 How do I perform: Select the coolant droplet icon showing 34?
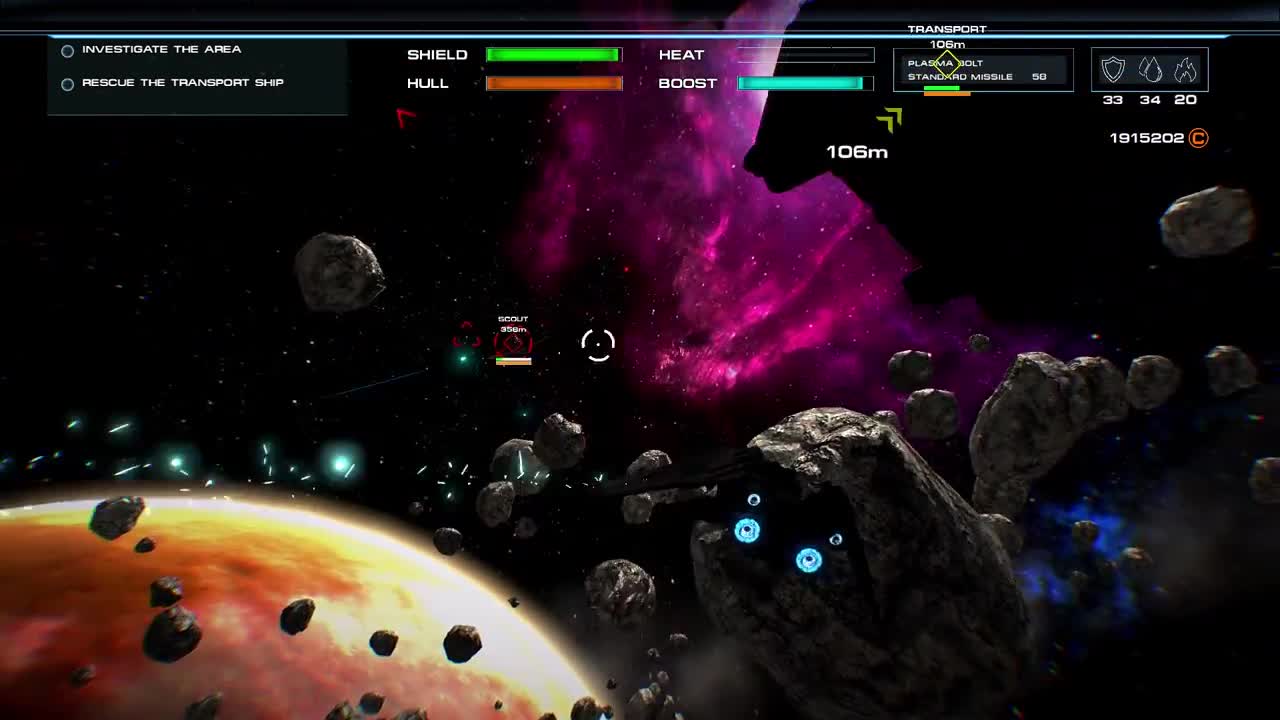click(1148, 67)
